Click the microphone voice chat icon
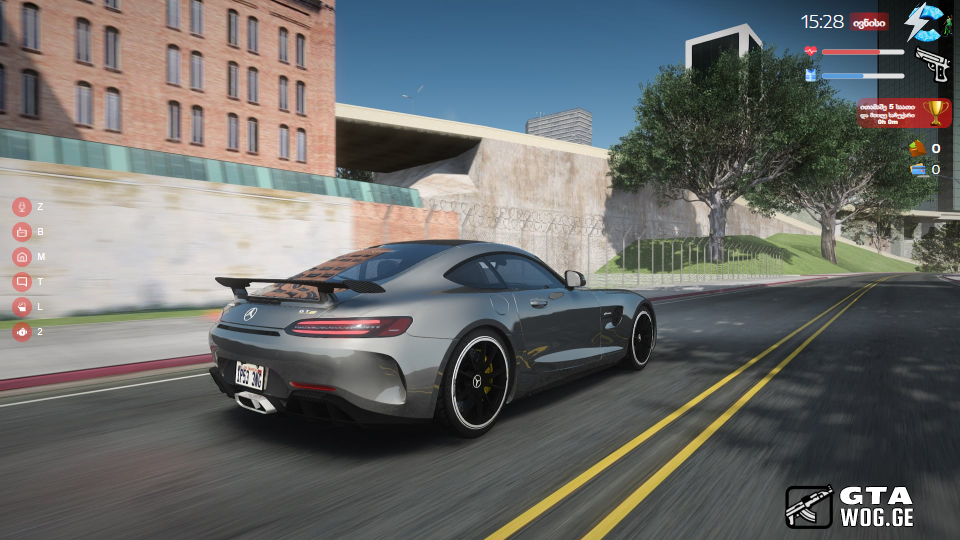960x540 pixels. coord(21,207)
